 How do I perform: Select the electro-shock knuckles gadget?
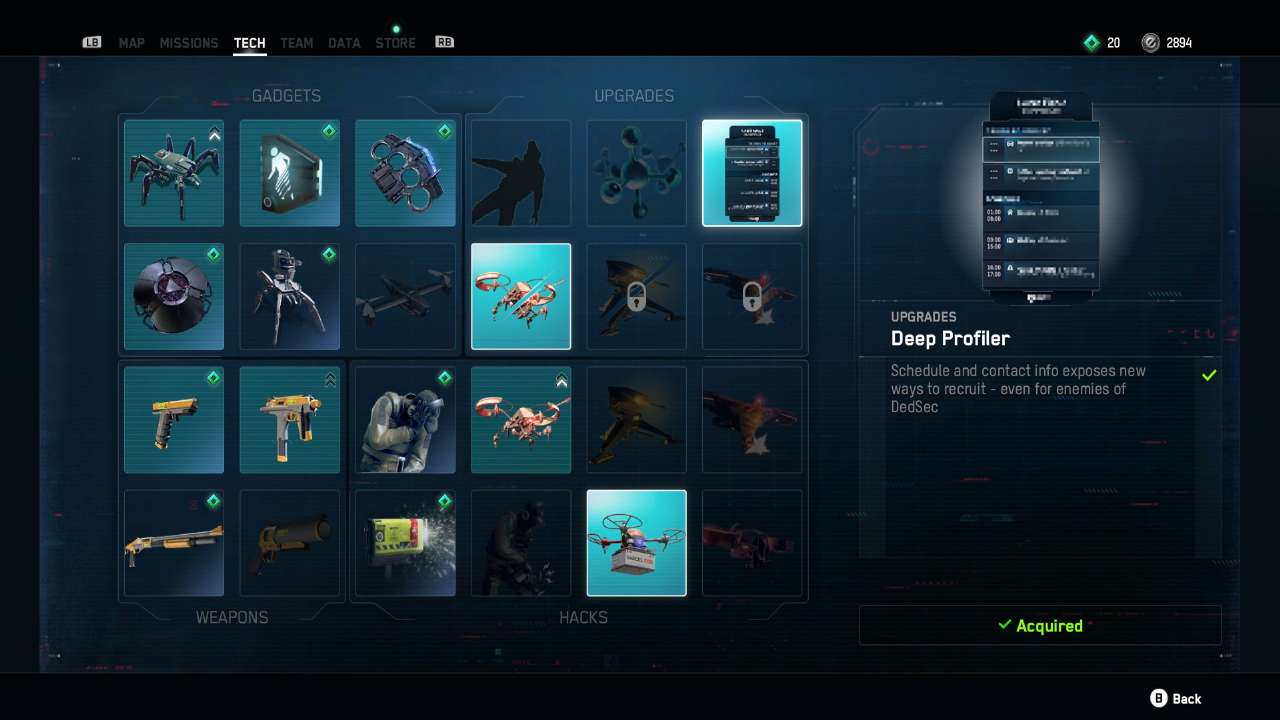(x=405, y=172)
